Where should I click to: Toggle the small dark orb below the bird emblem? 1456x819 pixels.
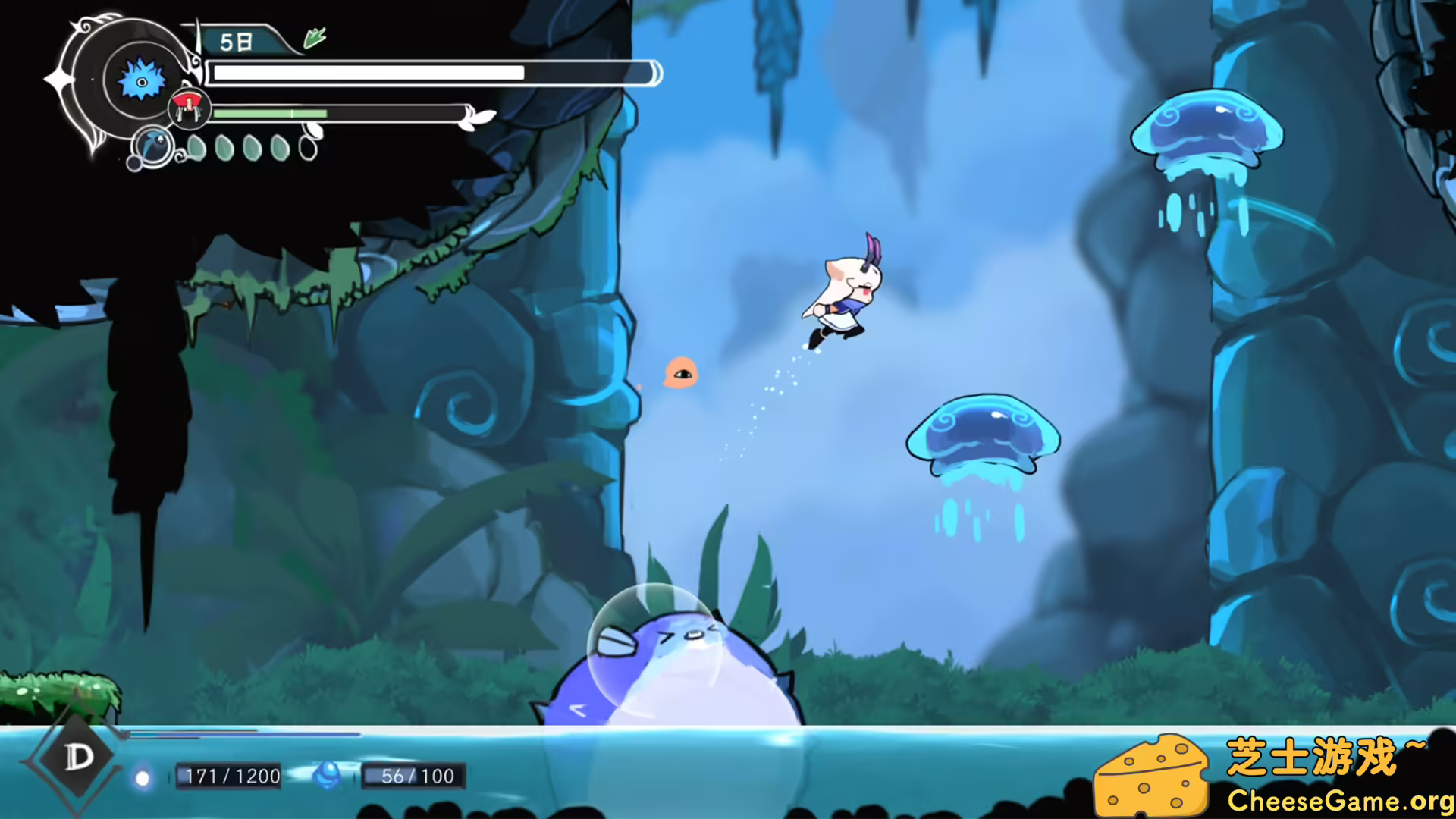134,165
